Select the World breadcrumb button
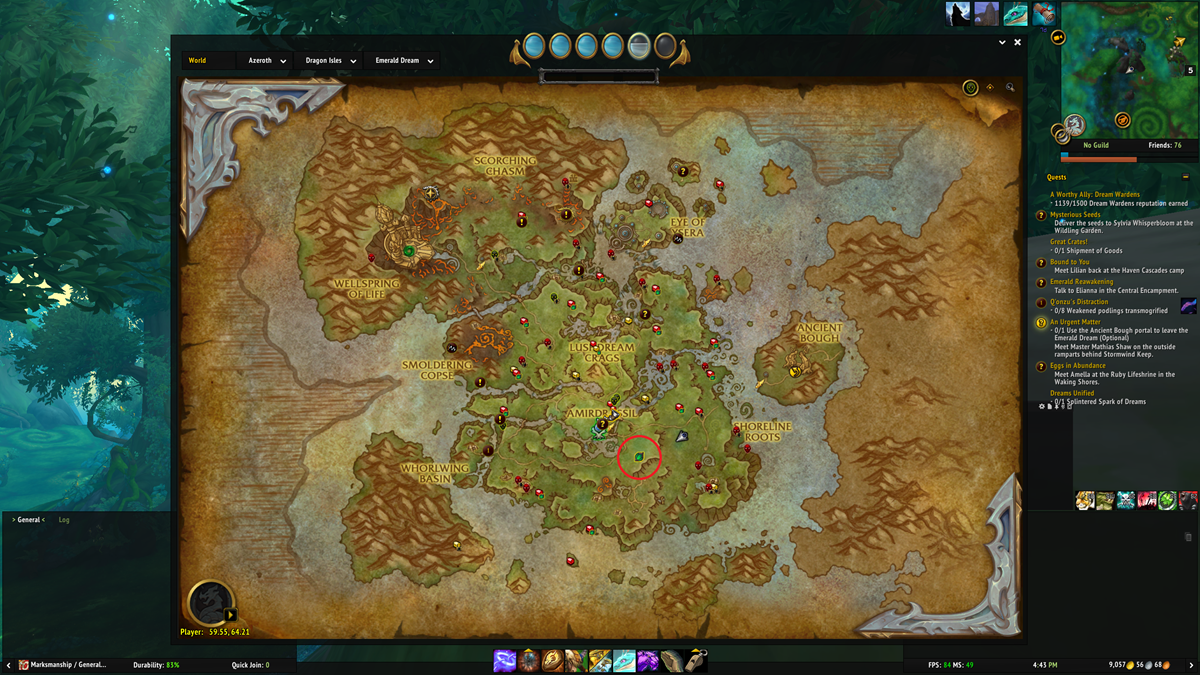The image size is (1200, 675). click(198, 60)
